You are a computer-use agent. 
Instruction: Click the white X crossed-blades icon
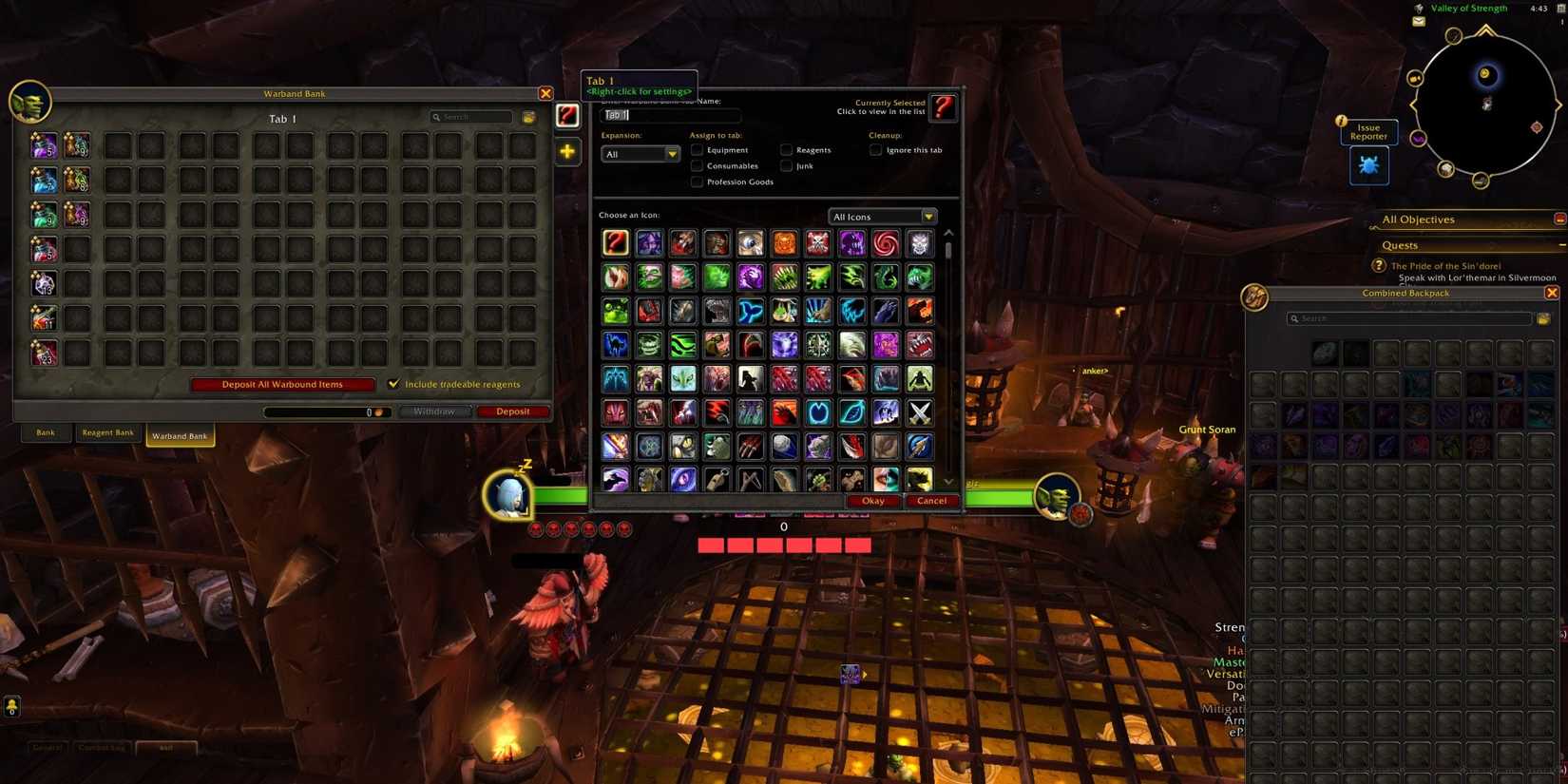[x=917, y=411]
